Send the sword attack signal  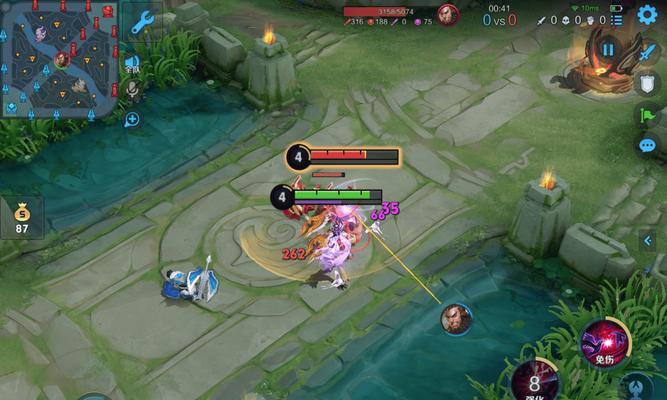646,51
